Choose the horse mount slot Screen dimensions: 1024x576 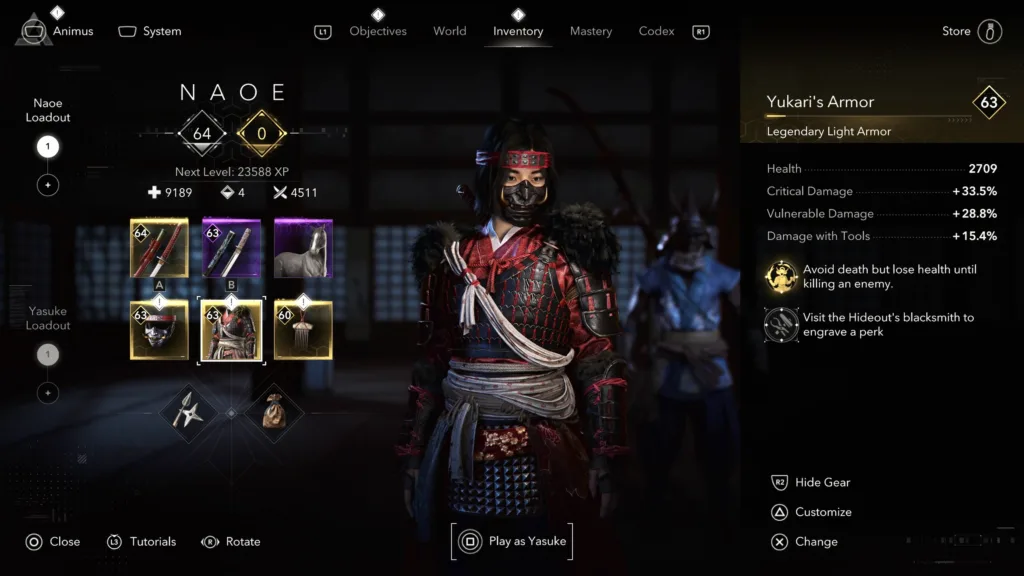click(303, 248)
